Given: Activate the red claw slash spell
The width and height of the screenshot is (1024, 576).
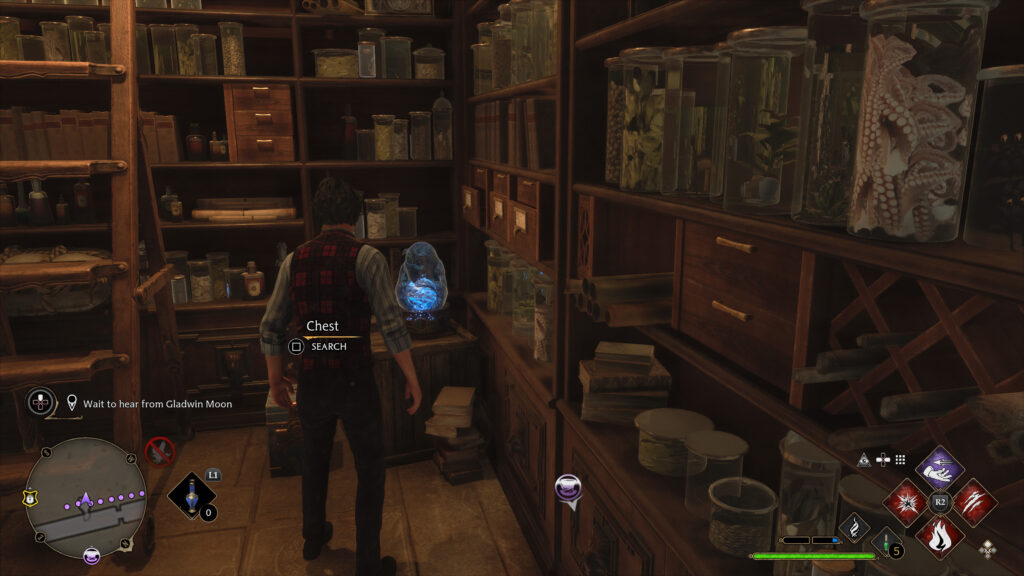Looking at the screenshot, I should pos(973,500).
